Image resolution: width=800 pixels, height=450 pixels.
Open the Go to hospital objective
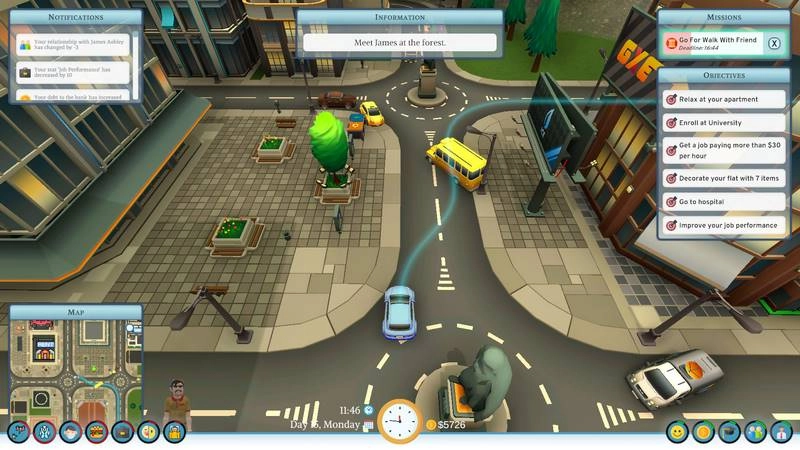724,201
